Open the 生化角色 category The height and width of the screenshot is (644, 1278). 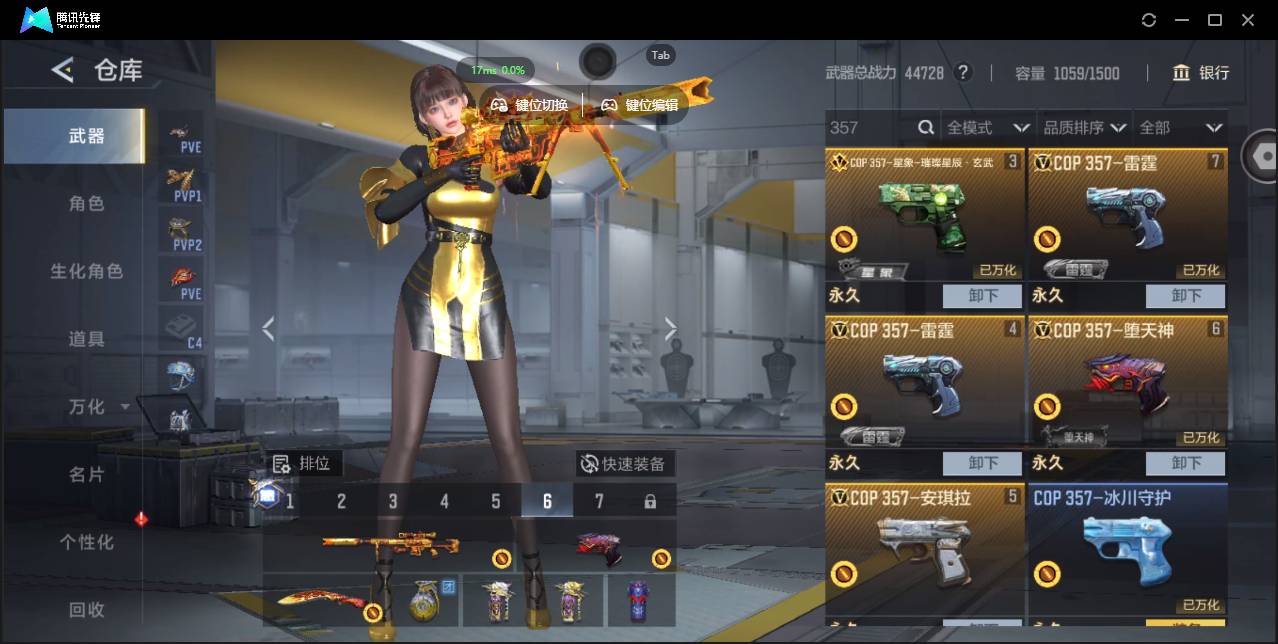[x=86, y=271]
